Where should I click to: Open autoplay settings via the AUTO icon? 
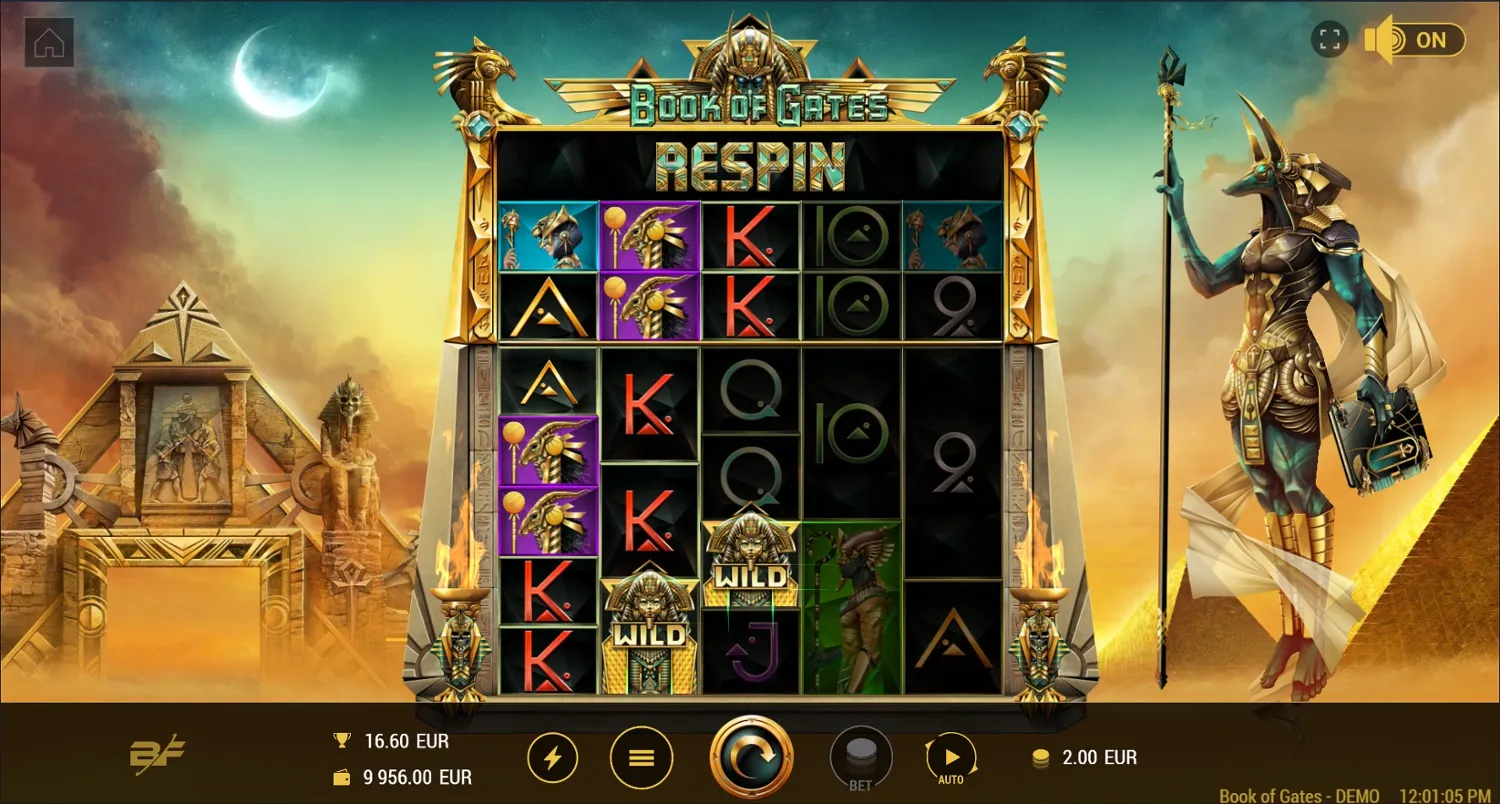[951, 757]
